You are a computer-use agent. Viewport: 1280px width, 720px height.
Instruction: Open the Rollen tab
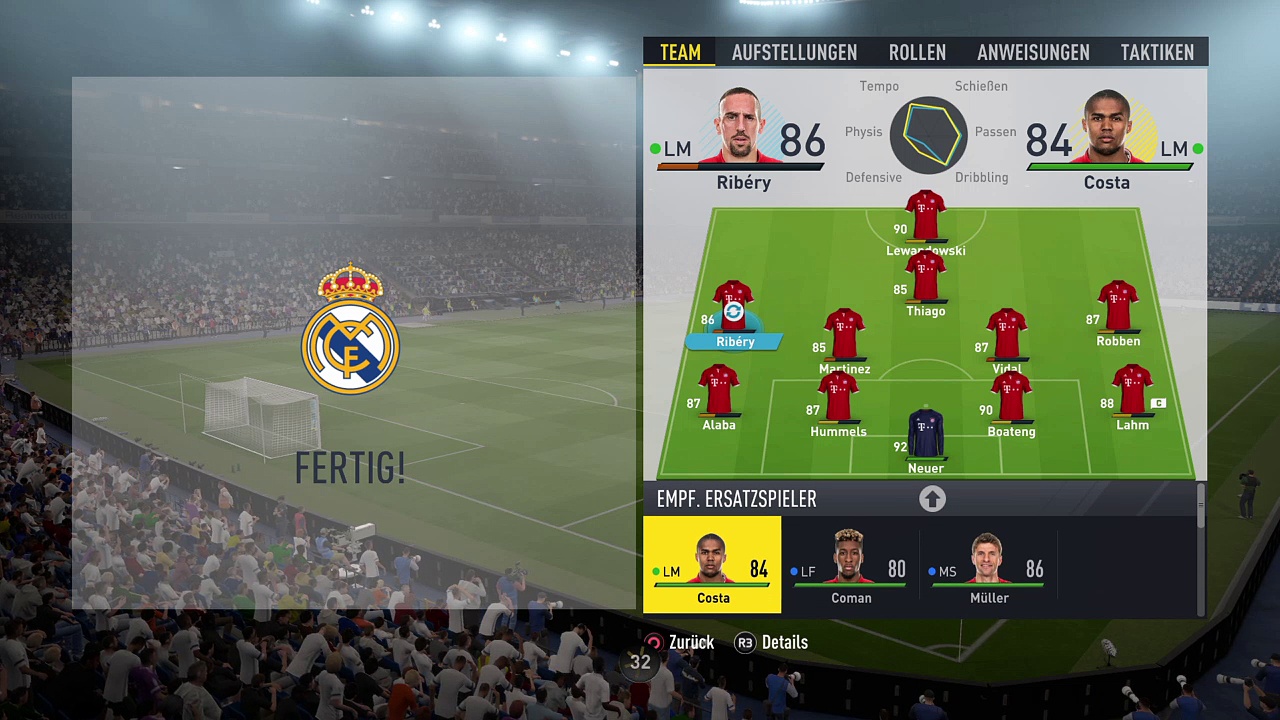coord(917,52)
